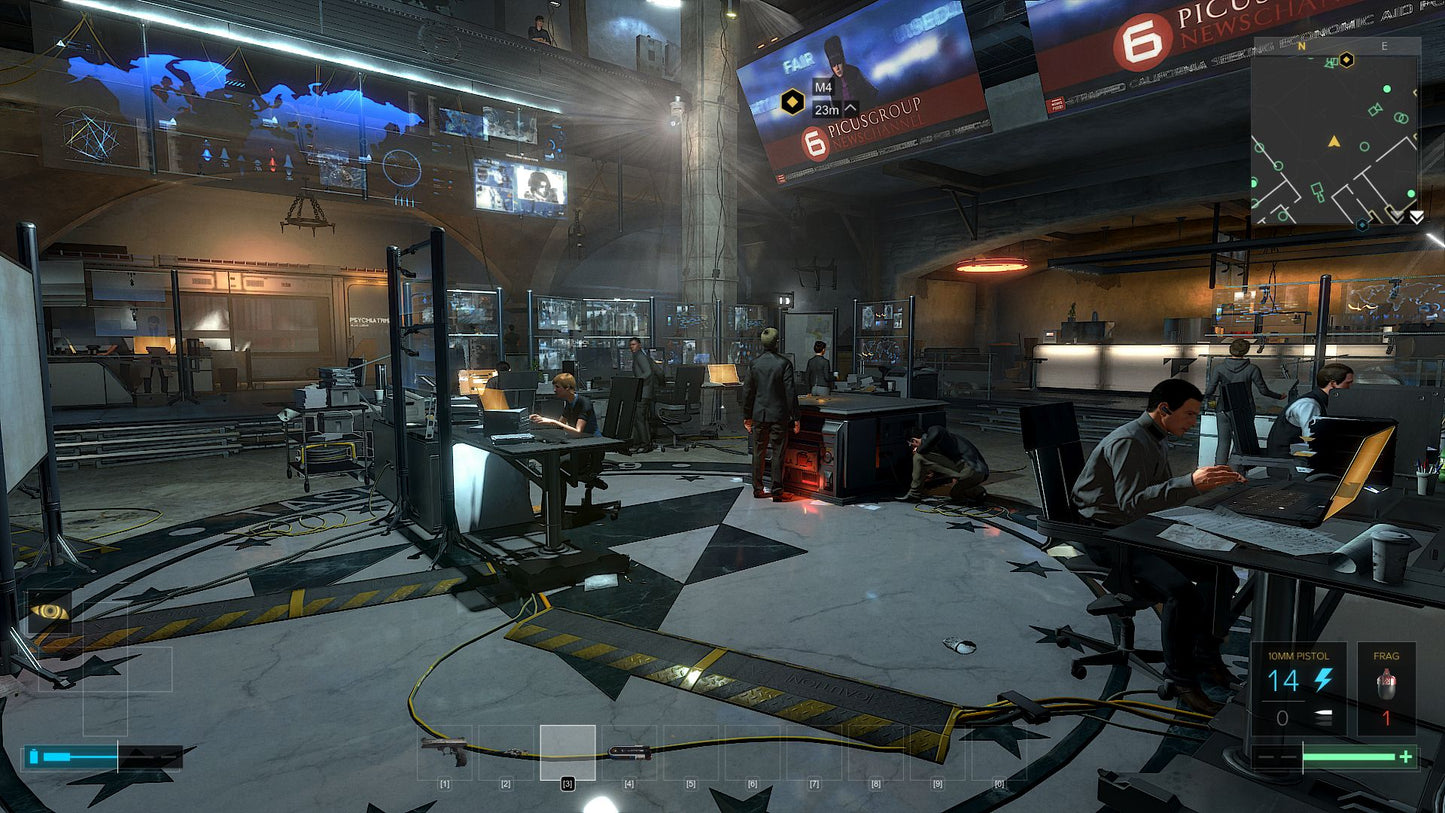
Task: Switch to quickslot [9]
Action: [937, 755]
